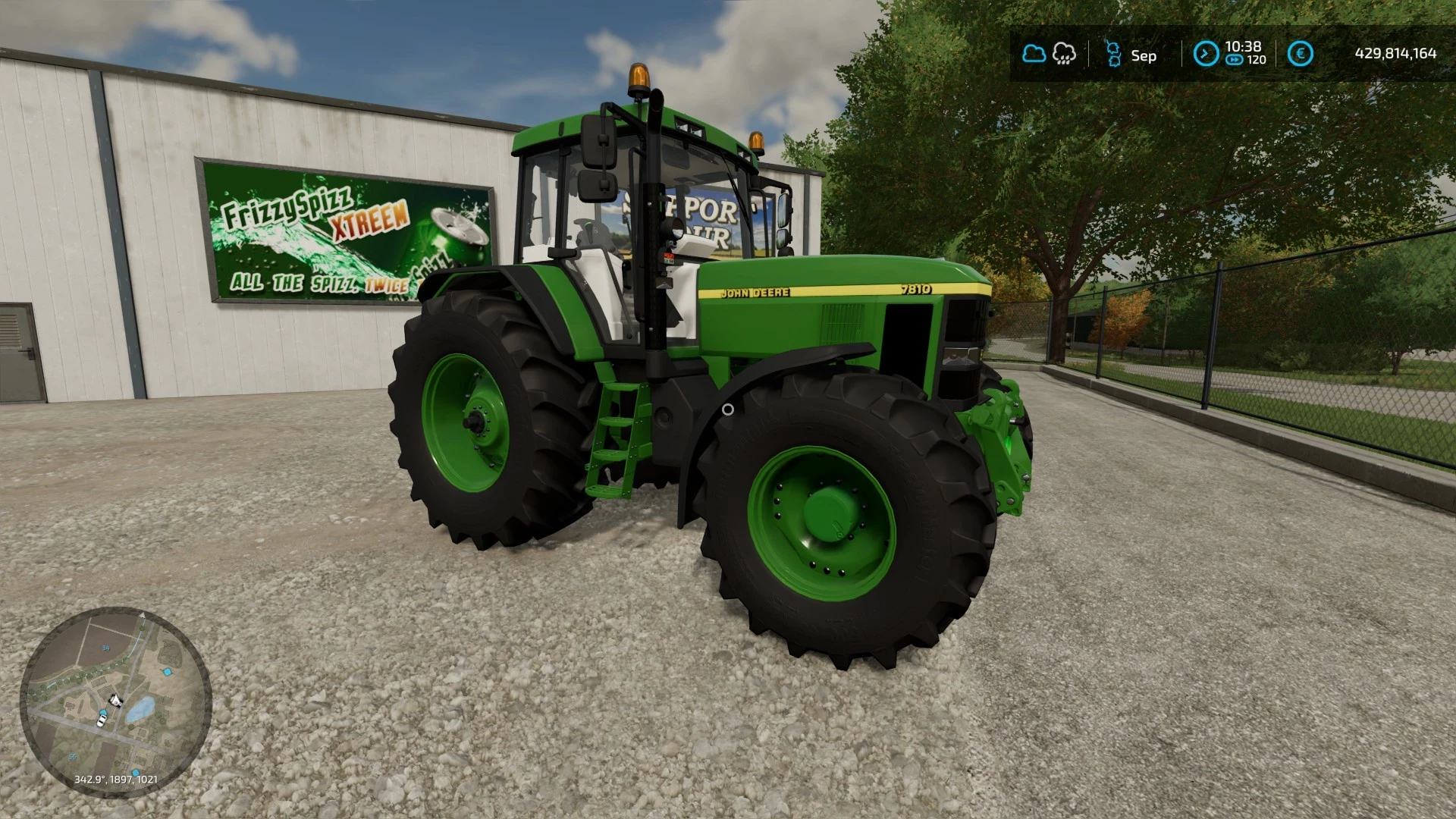
Task: Click the money balance 429,814,164
Action: click(x=1397, y=52)
